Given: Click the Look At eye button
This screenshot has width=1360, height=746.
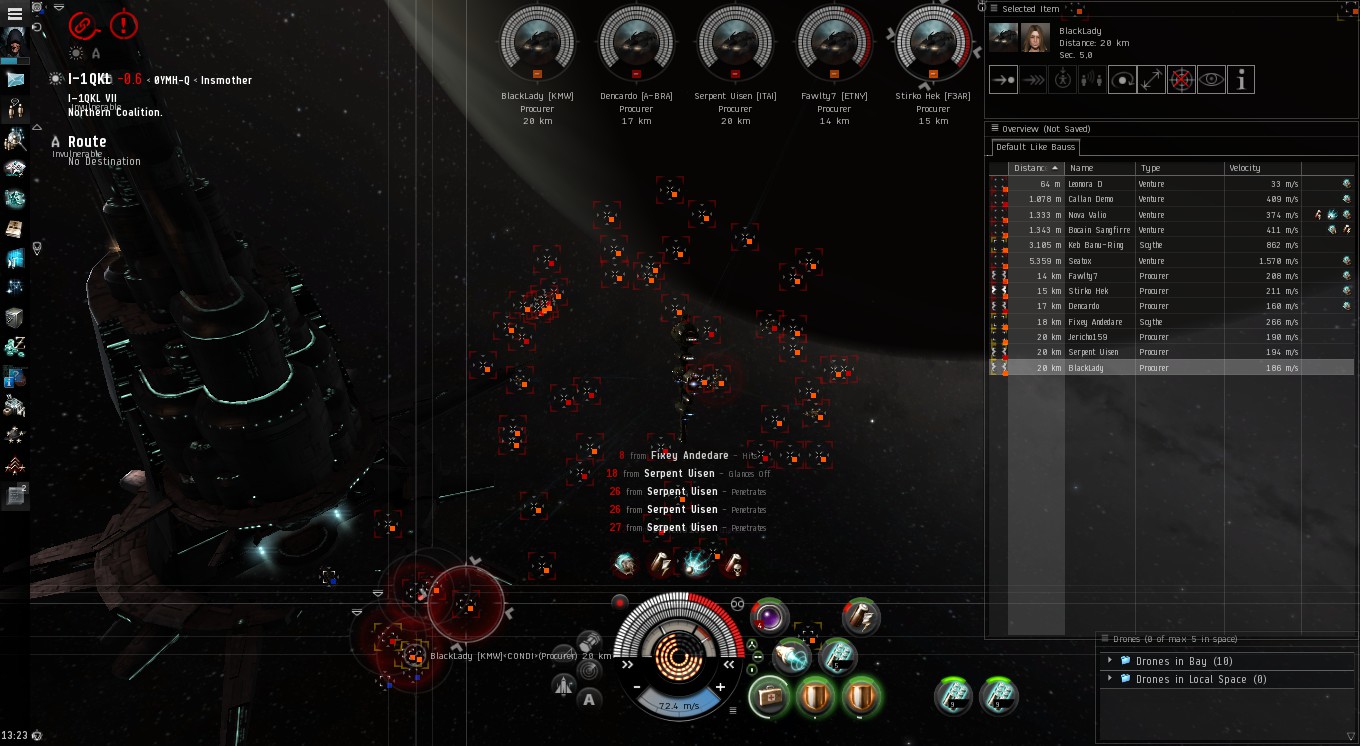Looking at the screenshot, I should pos(1211,80).
